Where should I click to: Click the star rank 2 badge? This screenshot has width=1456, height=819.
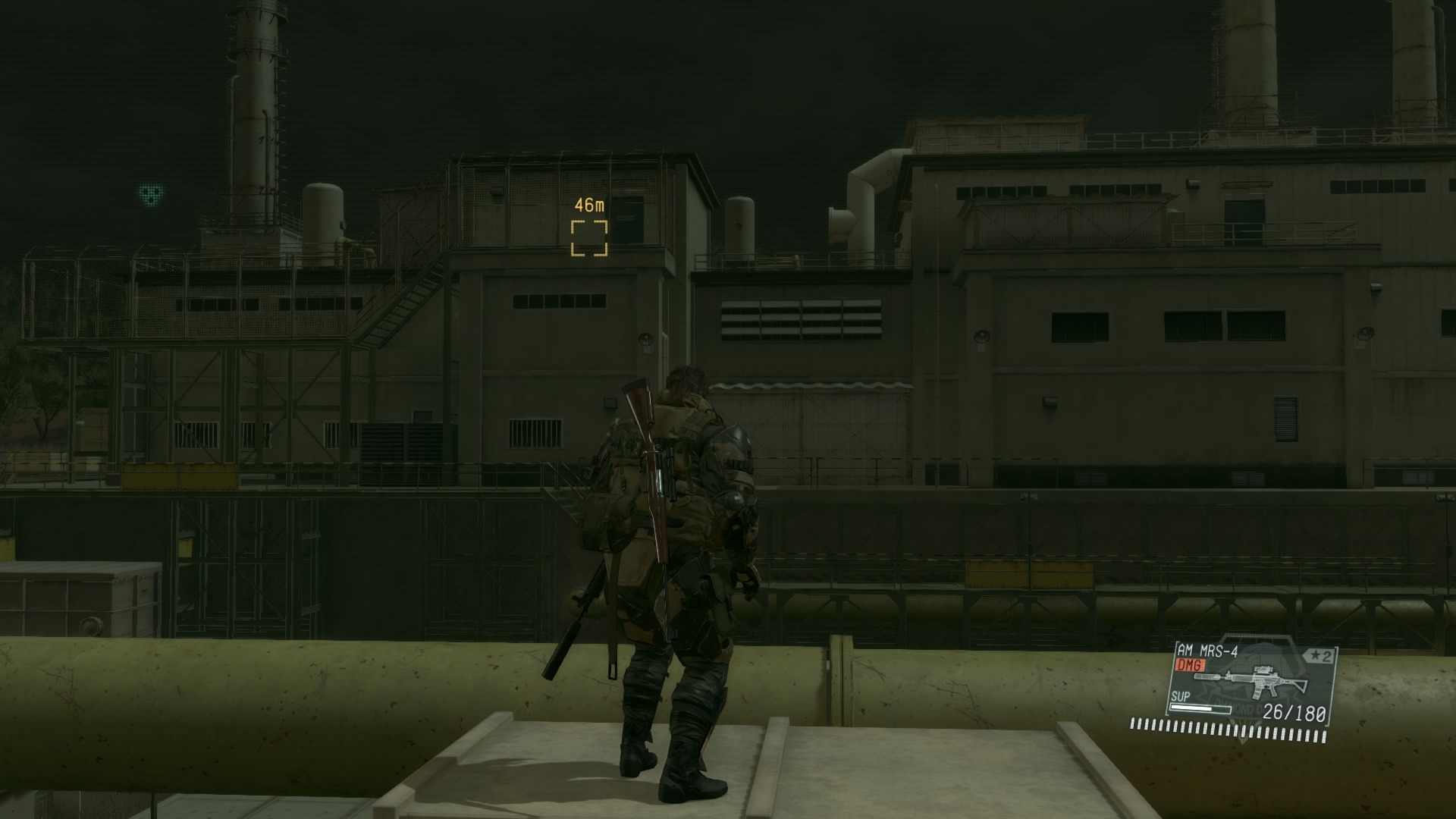(1319, 654)
